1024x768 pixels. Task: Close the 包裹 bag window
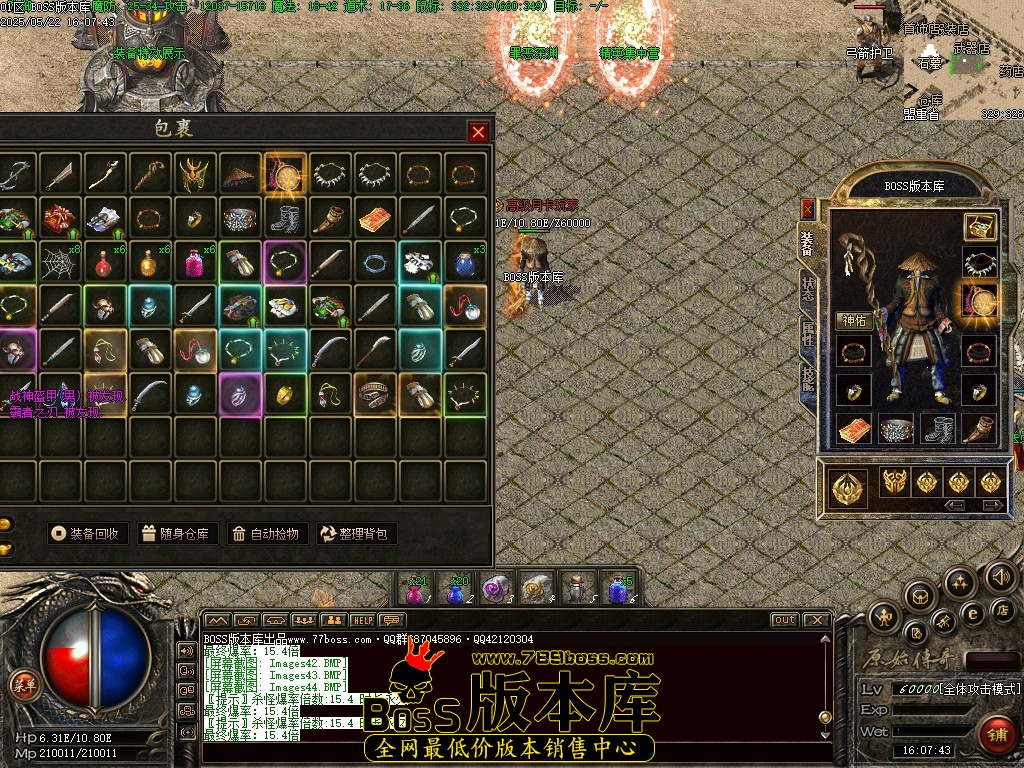(479, 131)
